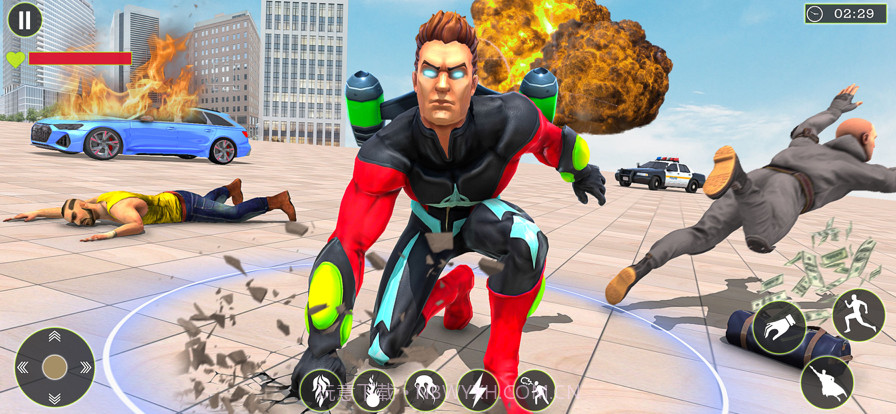Trigger the jellyfish-shaped ability
The image size is (896, 414).
click(427, 390)
